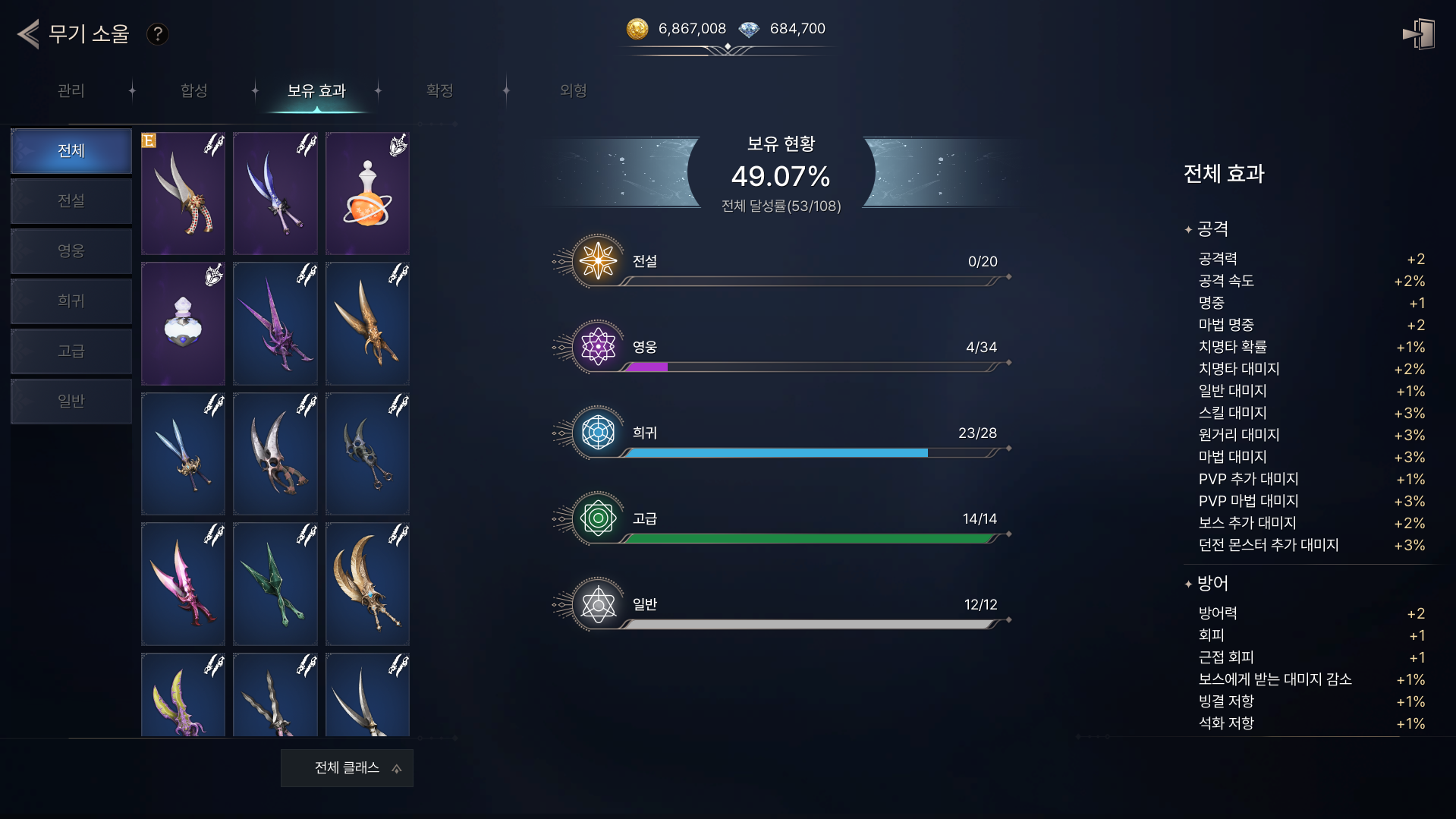Image resolution: width=1456 pixels, height=819 pixels.
Task: Show only 희귀 grade weapons
Action: pos(71,301)
